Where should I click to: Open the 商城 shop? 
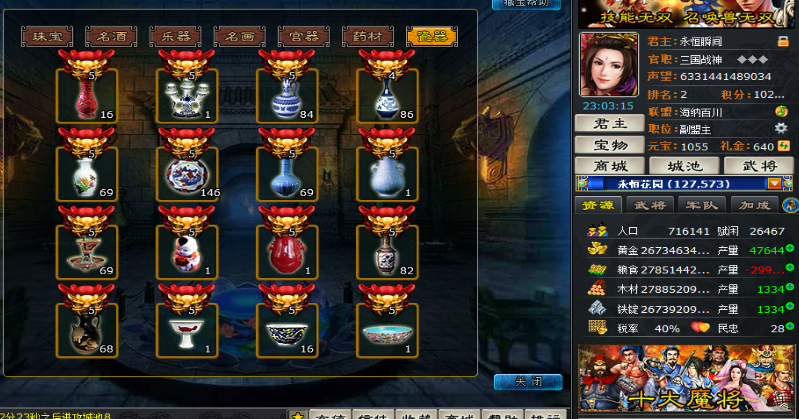[x=609, y=165]
